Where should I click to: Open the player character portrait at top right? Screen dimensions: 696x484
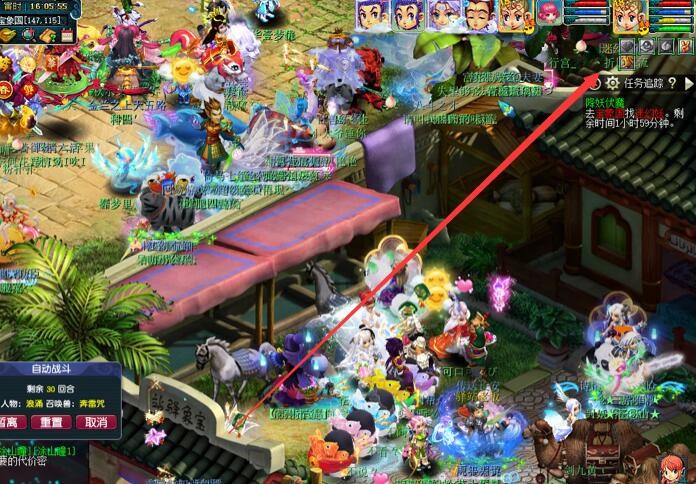(629, 15)
